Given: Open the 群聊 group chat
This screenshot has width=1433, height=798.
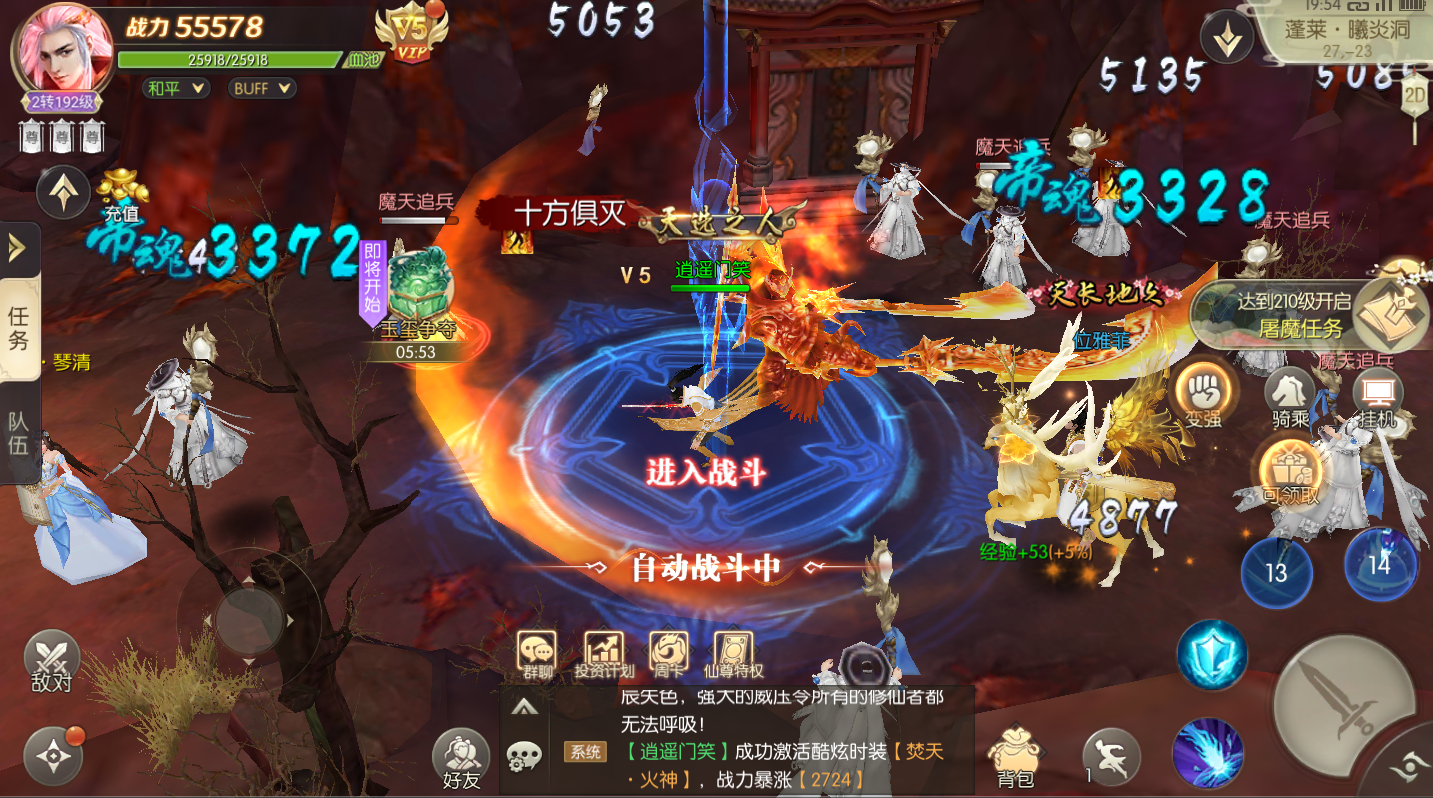Looking at the screenshot, I should (537, 654).
